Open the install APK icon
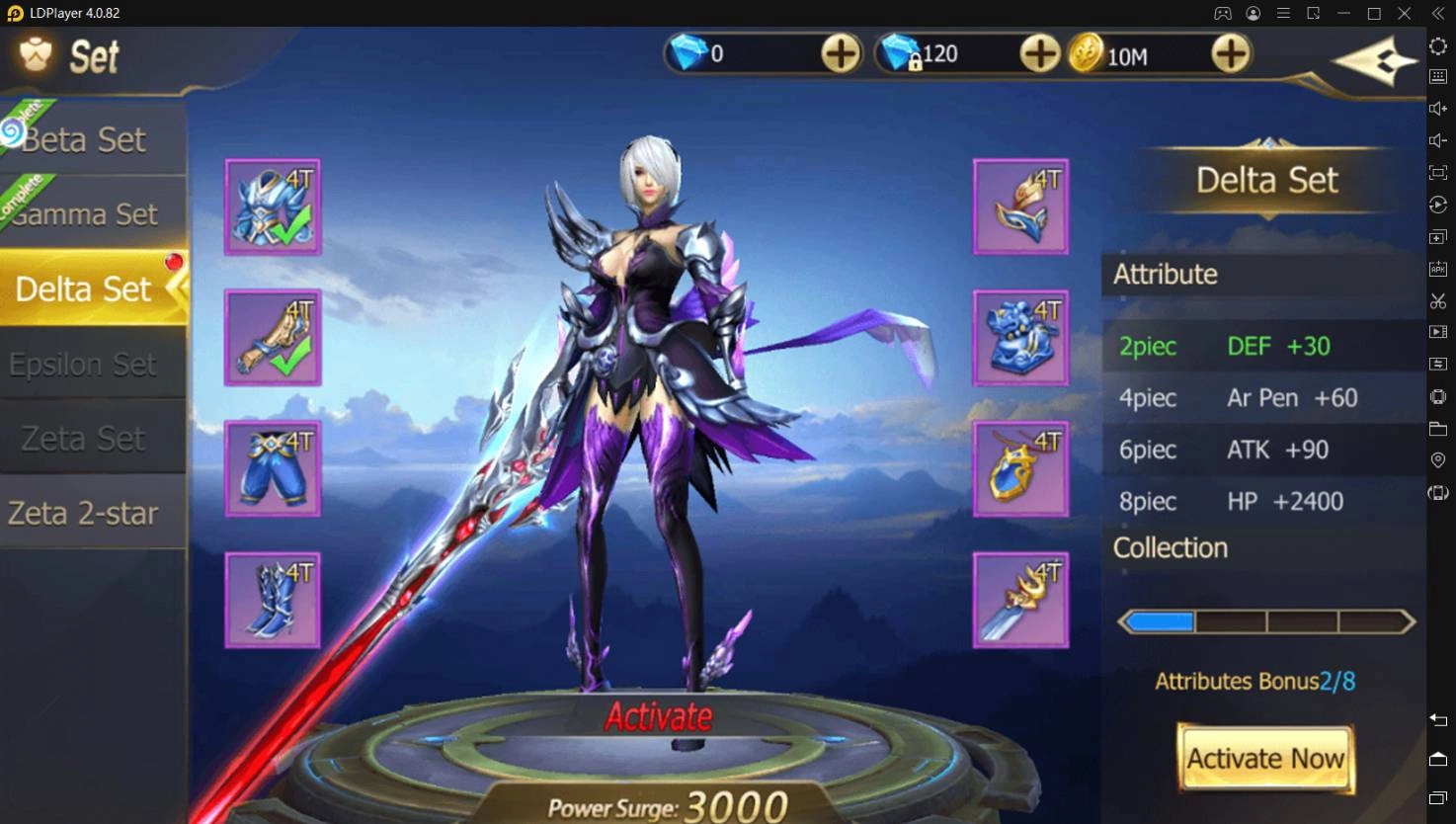 1439,268
